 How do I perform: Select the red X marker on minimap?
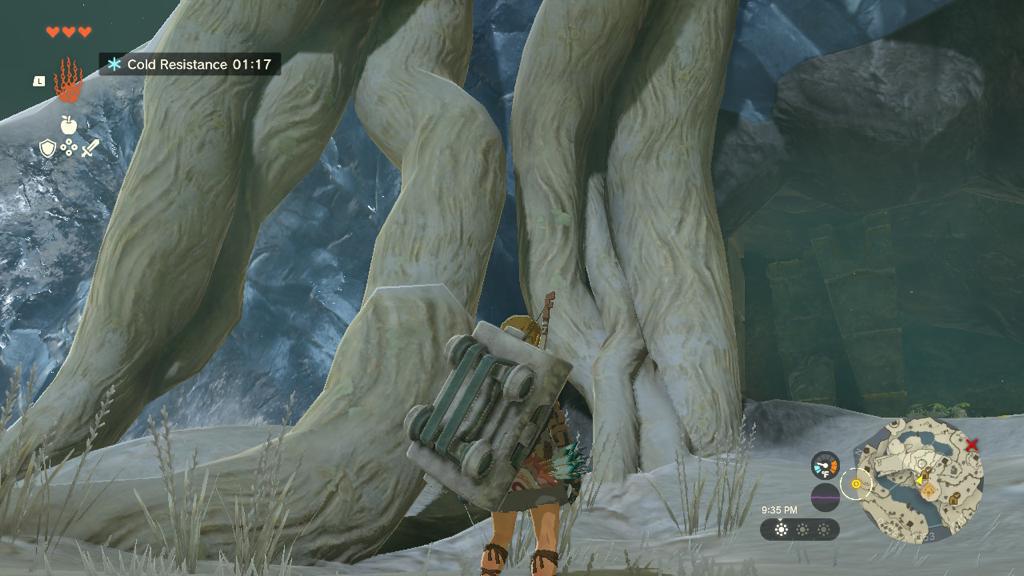pyautogui.click(x=972, y=443)
